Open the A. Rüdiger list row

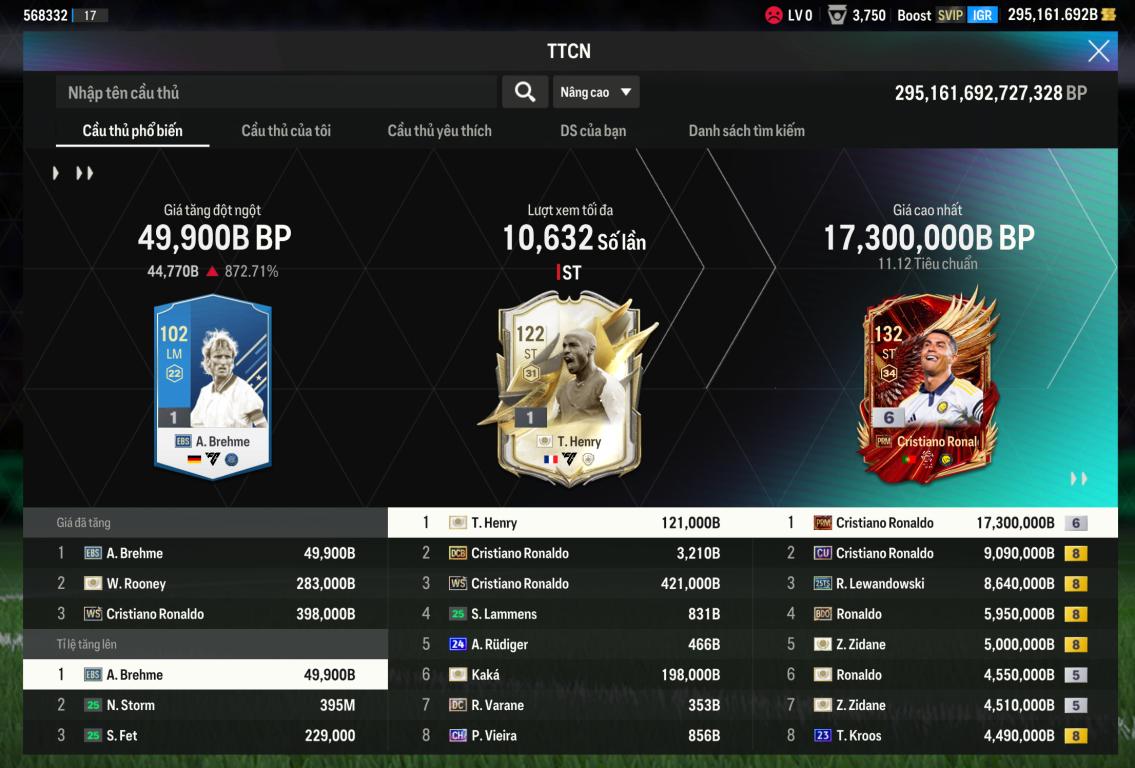pyautogui.click(x=570, y=645)
